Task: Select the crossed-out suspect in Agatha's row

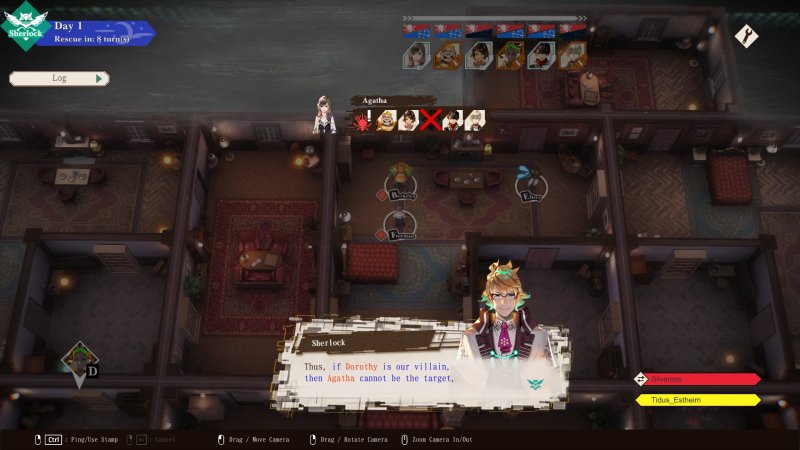Action: (x=431, y=121)
